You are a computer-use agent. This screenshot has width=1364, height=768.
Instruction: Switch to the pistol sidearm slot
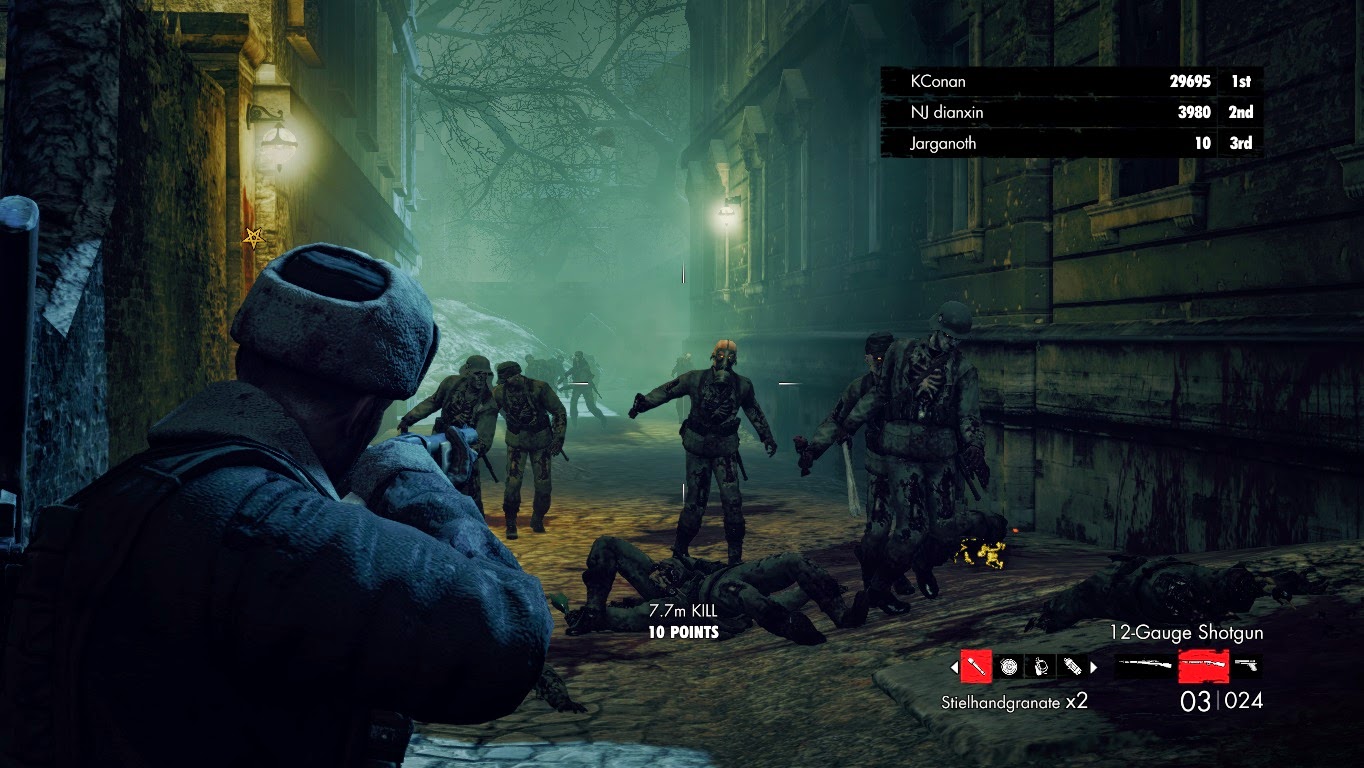[1246, 664]
